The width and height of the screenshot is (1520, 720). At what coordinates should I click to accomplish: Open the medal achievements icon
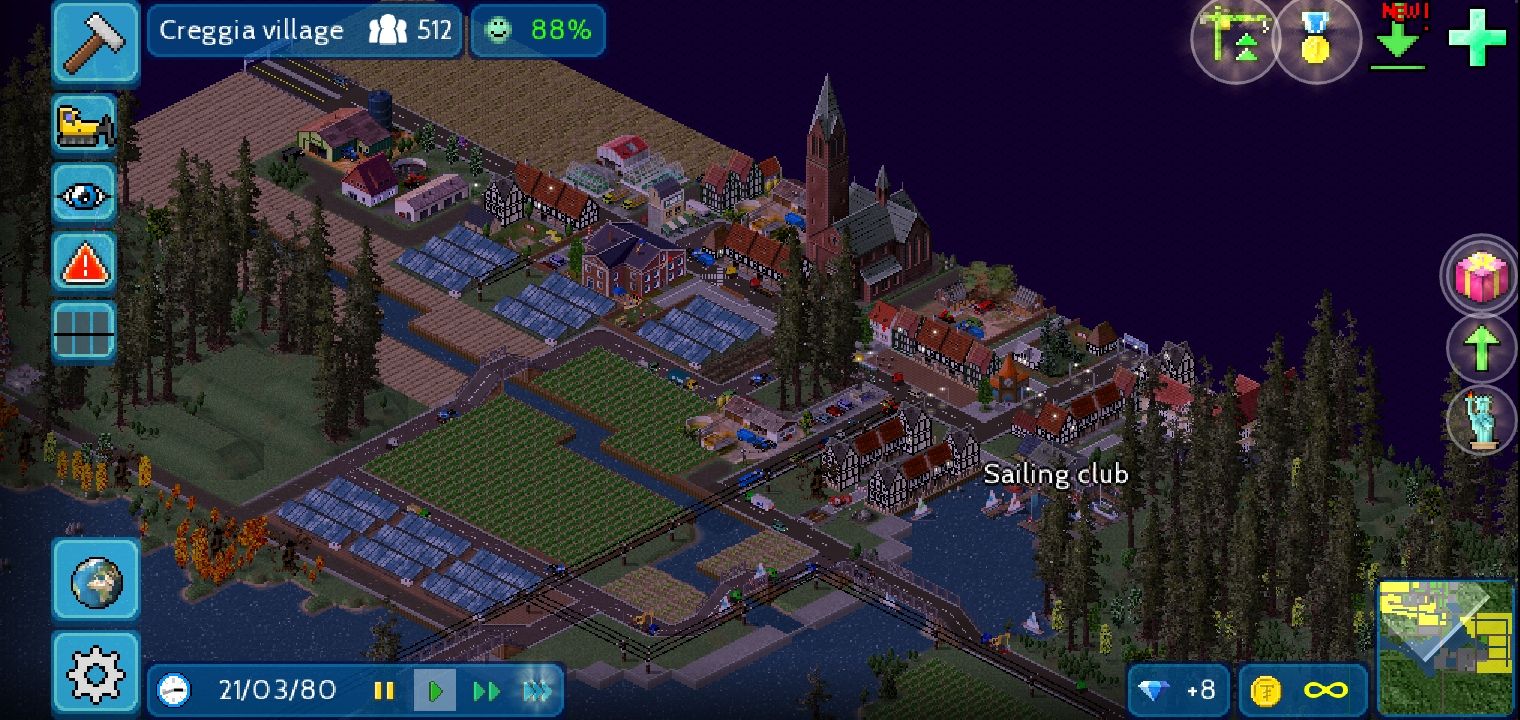(x=1316, y=40)
